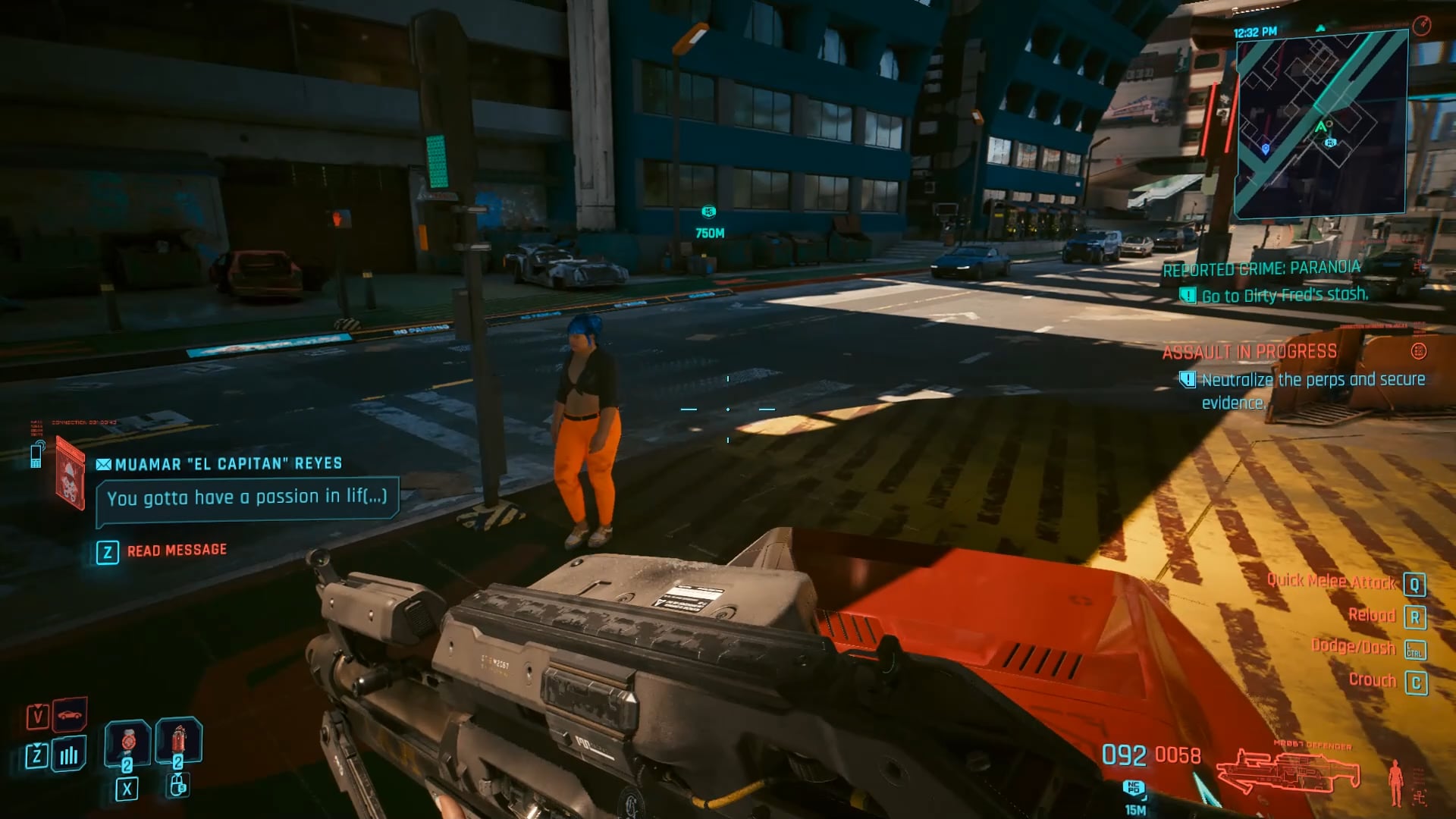Select the Reported Crime: Paranoia objective

pos(1261,268)
